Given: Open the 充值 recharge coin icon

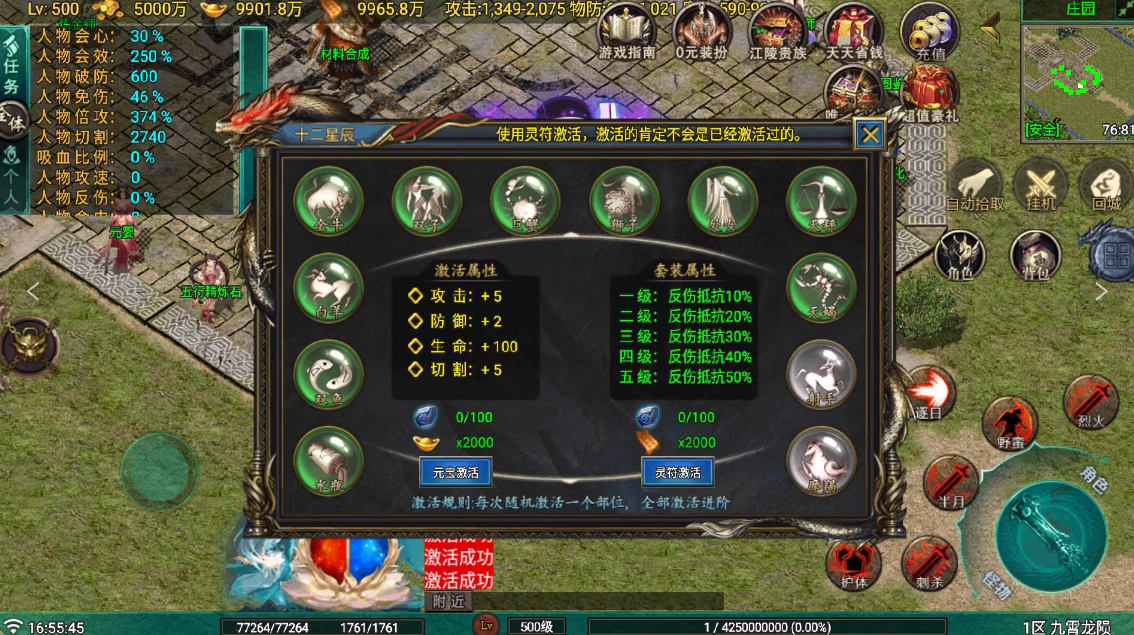Looking at the screenshot, I should pyautogui.click(x=930, y=31).
